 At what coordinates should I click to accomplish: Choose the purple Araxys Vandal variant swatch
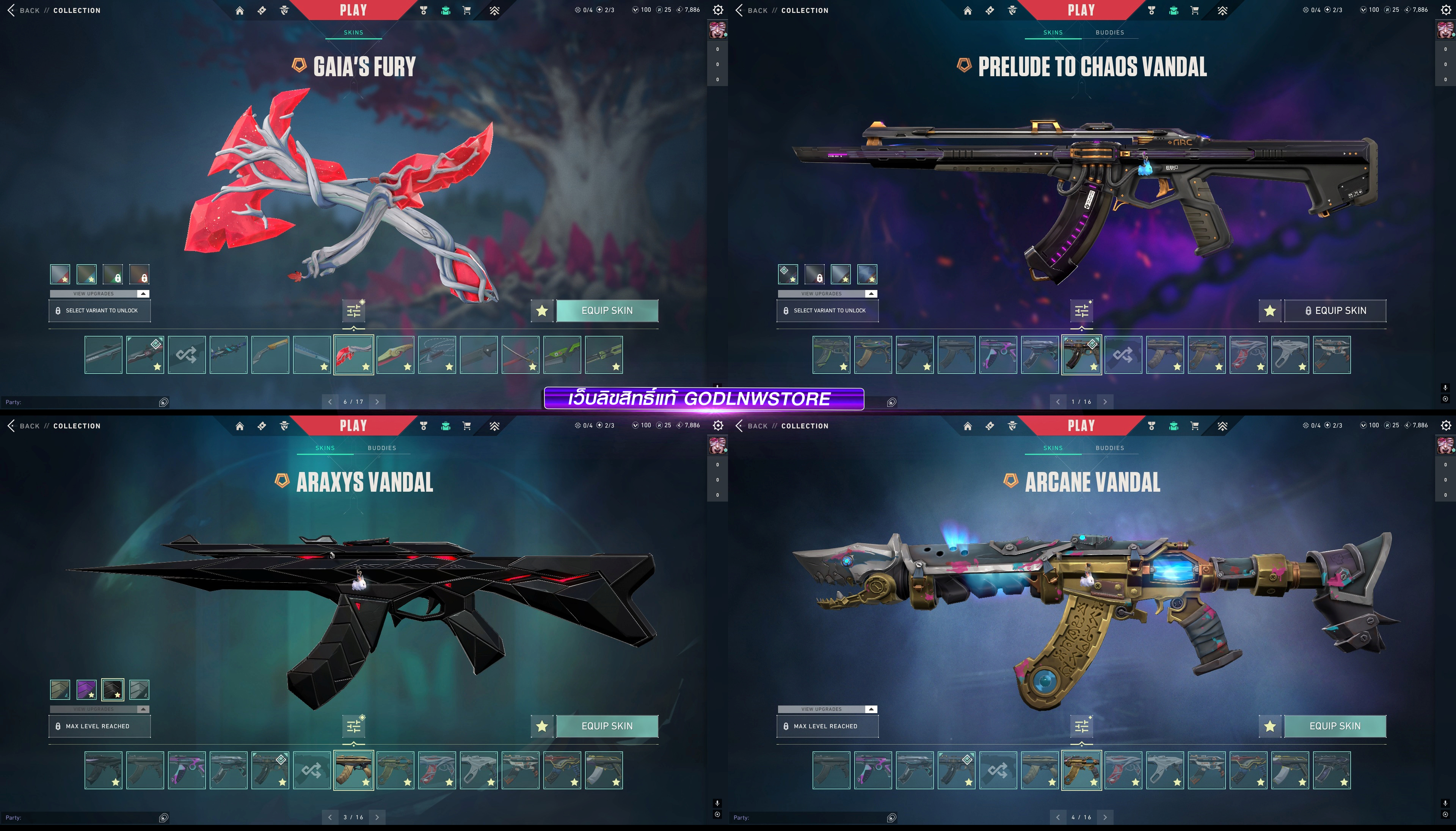87,690
